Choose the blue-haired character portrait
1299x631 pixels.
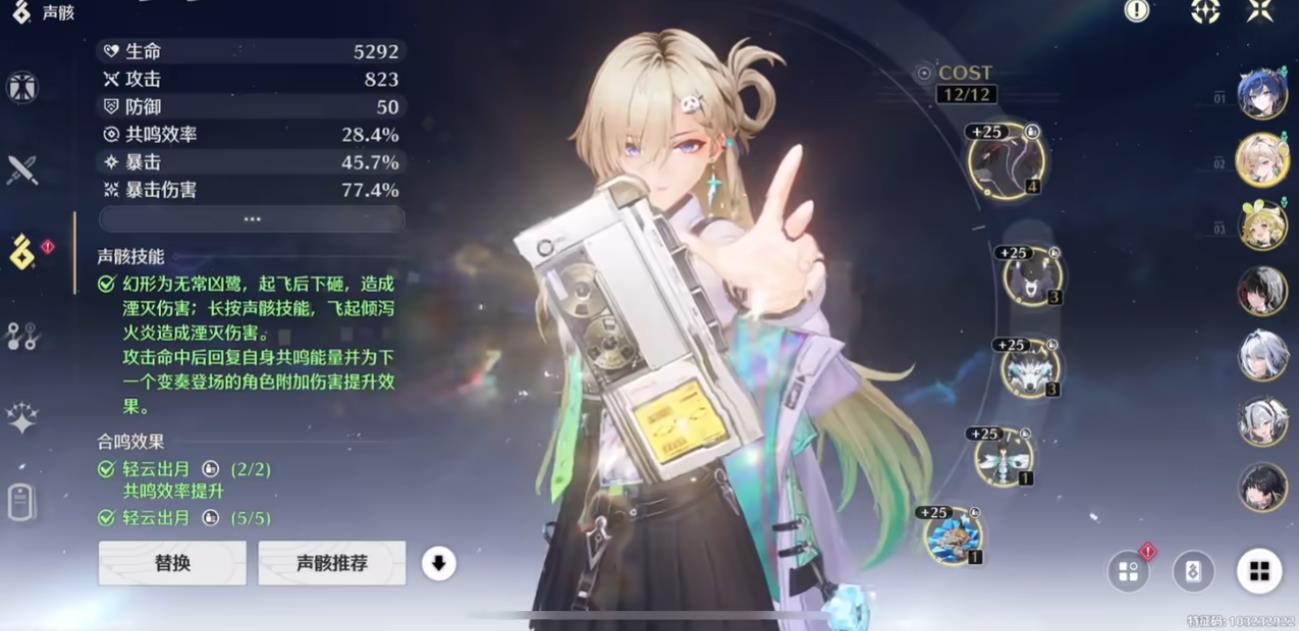(x=1262, y=96)
